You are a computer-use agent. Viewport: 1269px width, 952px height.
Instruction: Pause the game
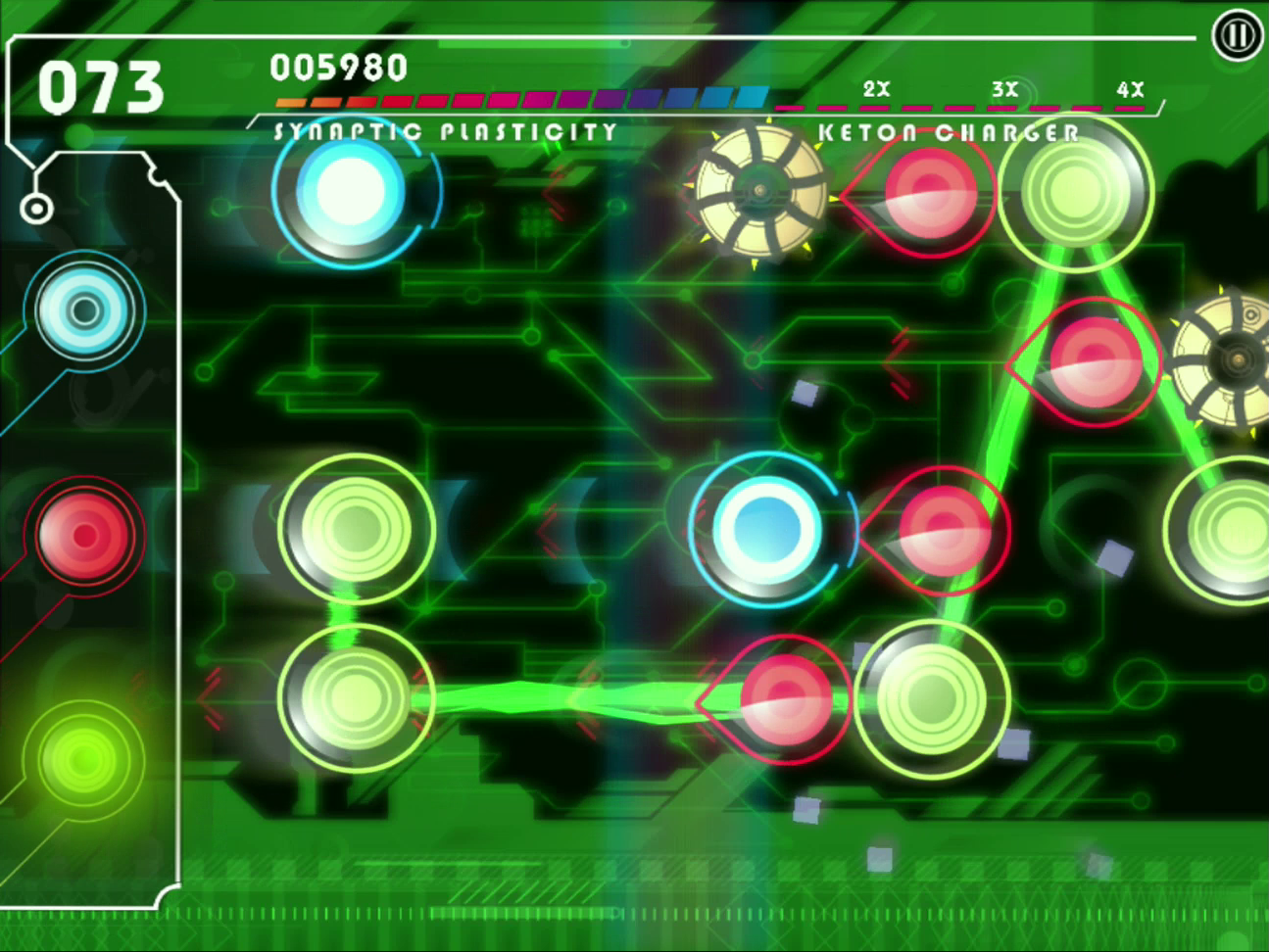[x=1237, y=35]
